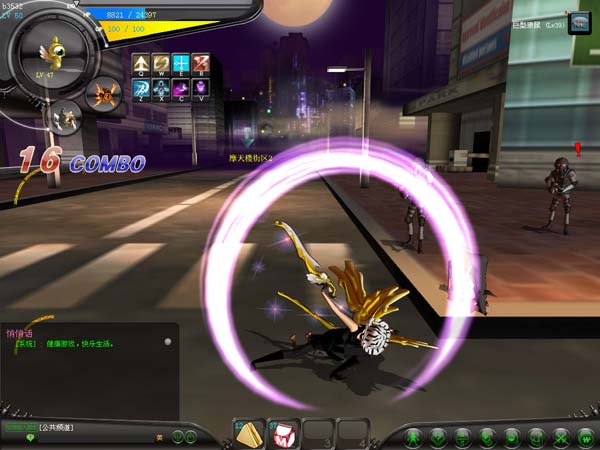Use the W swirl skill
Screen dimensions: 600x450
click(x=161, y=63)
